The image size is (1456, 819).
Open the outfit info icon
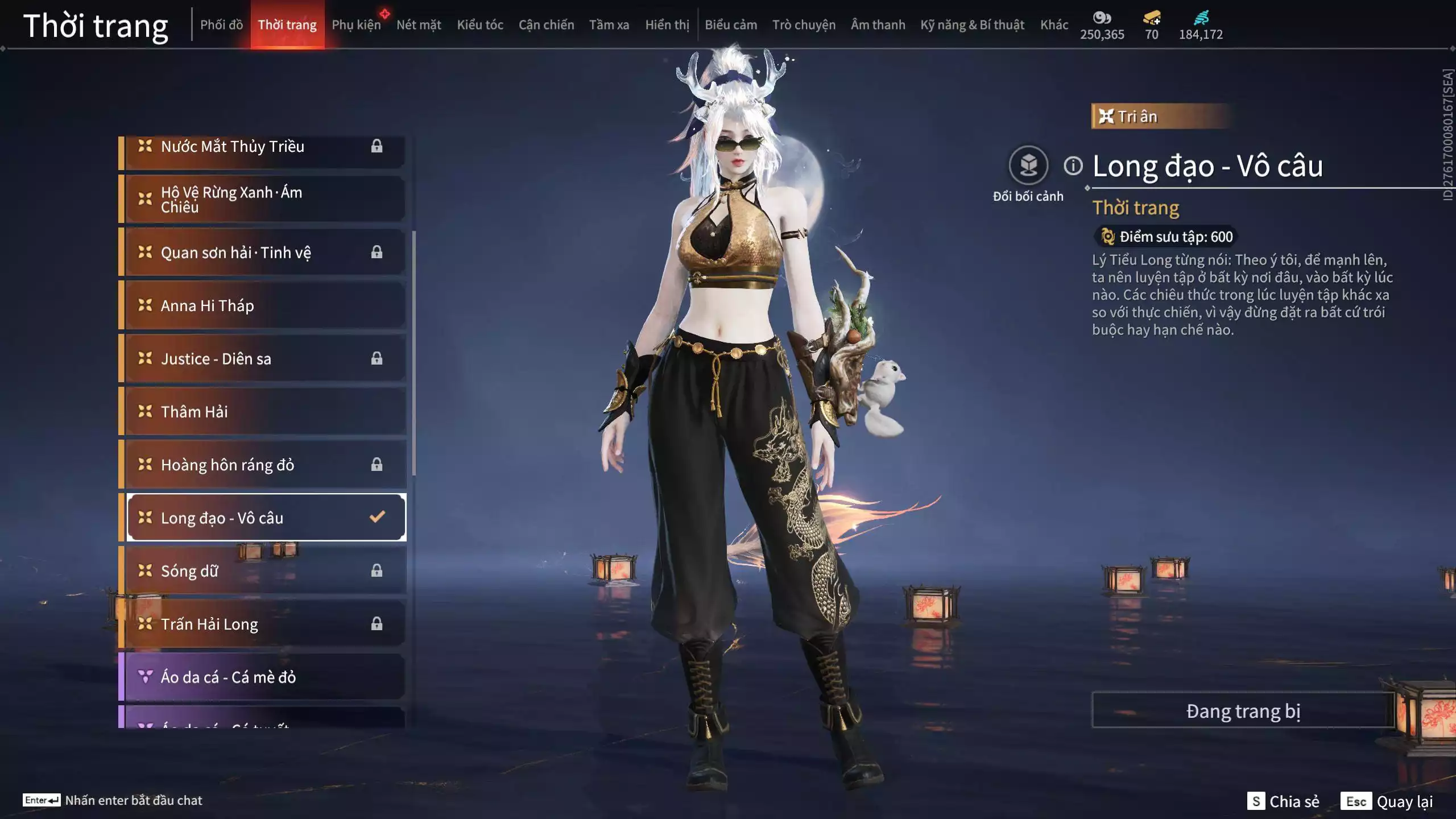point(1073,166)
